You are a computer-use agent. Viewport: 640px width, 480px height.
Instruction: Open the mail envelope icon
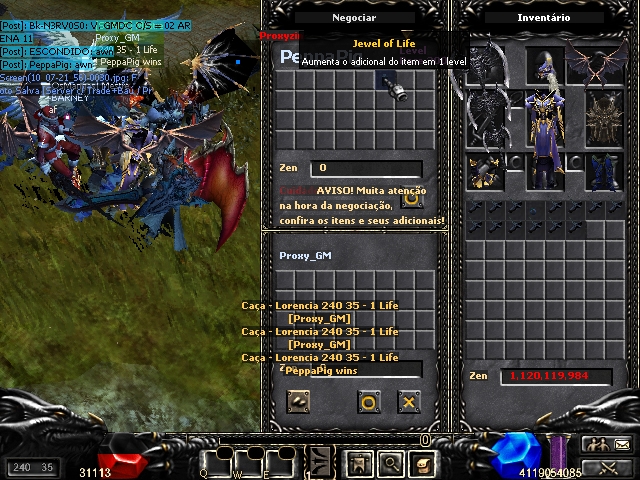[x=621, y=445]
